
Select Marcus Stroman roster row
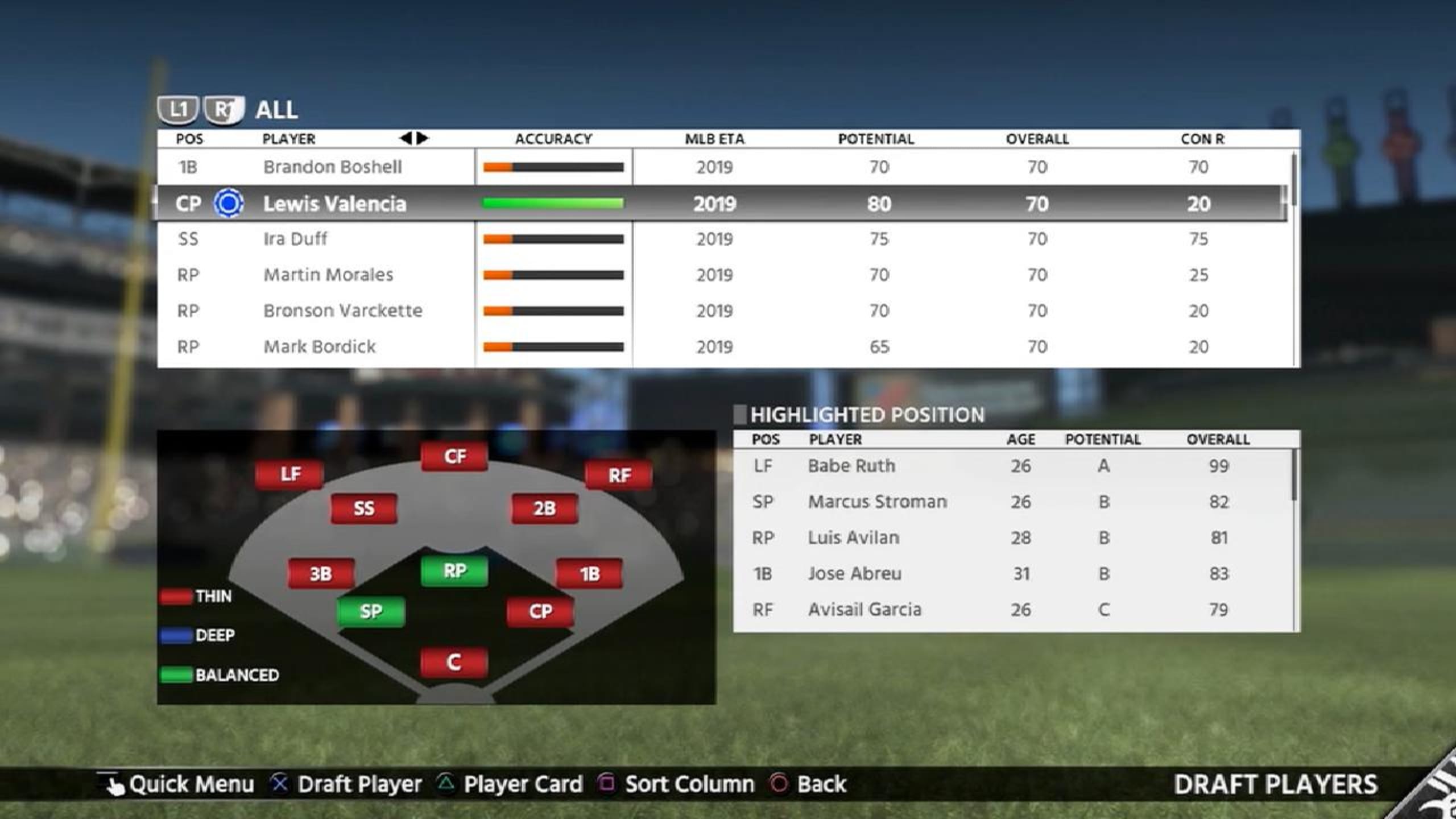tap(877, 502)
